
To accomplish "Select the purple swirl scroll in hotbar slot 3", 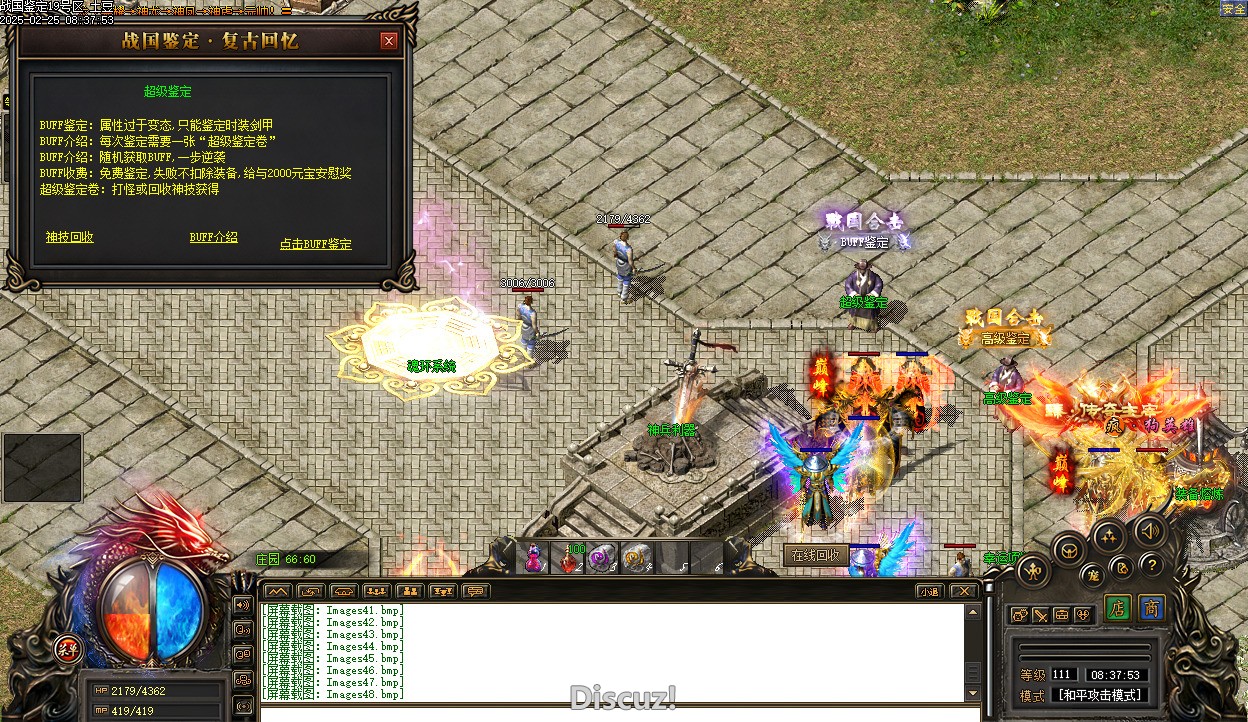I will [x=602, y=558].
